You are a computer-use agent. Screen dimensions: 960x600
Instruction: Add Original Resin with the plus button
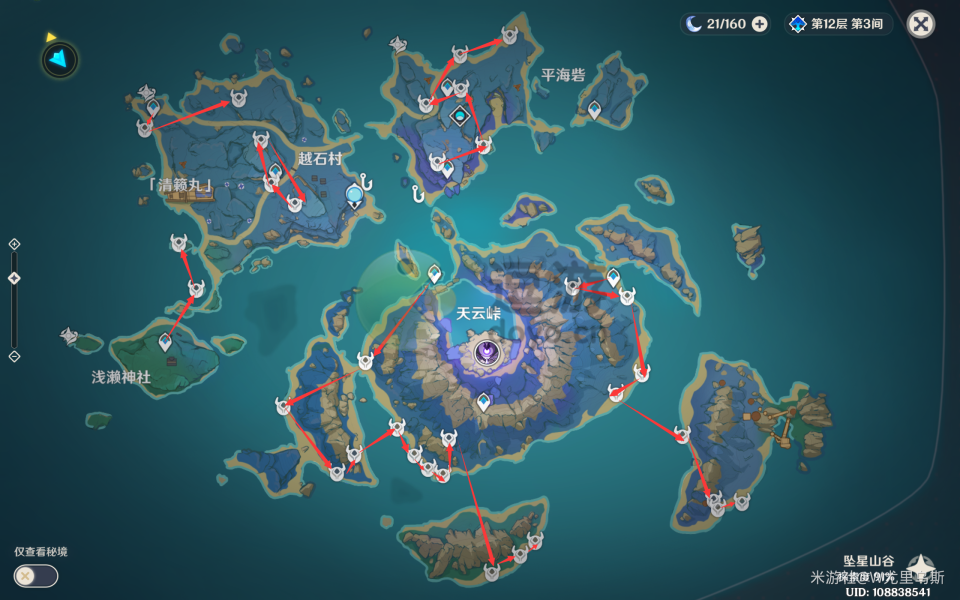coord(760,24)
